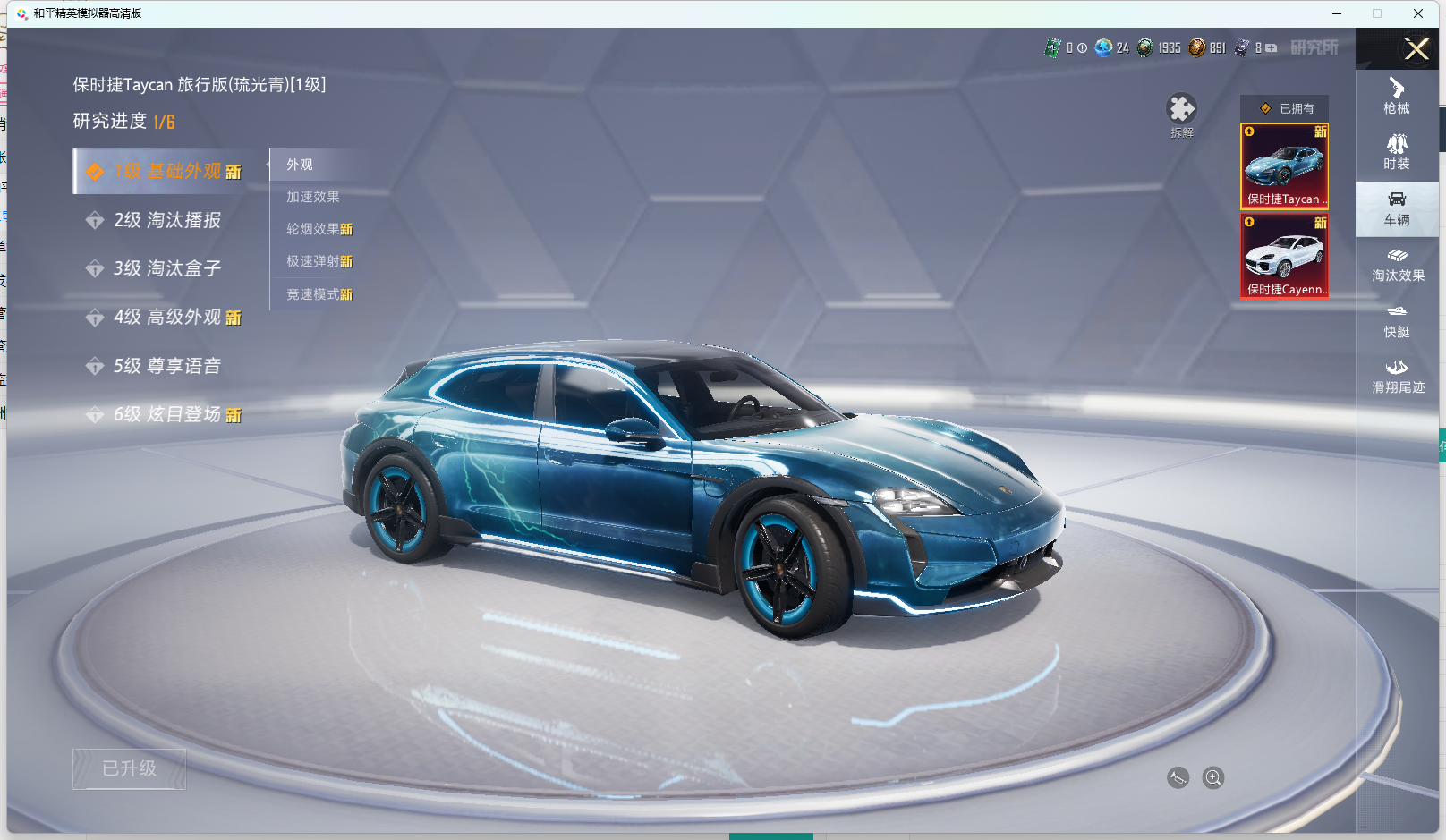
Task: Open level 5 尊享语音 upgrade
Action: click(166, 366)
